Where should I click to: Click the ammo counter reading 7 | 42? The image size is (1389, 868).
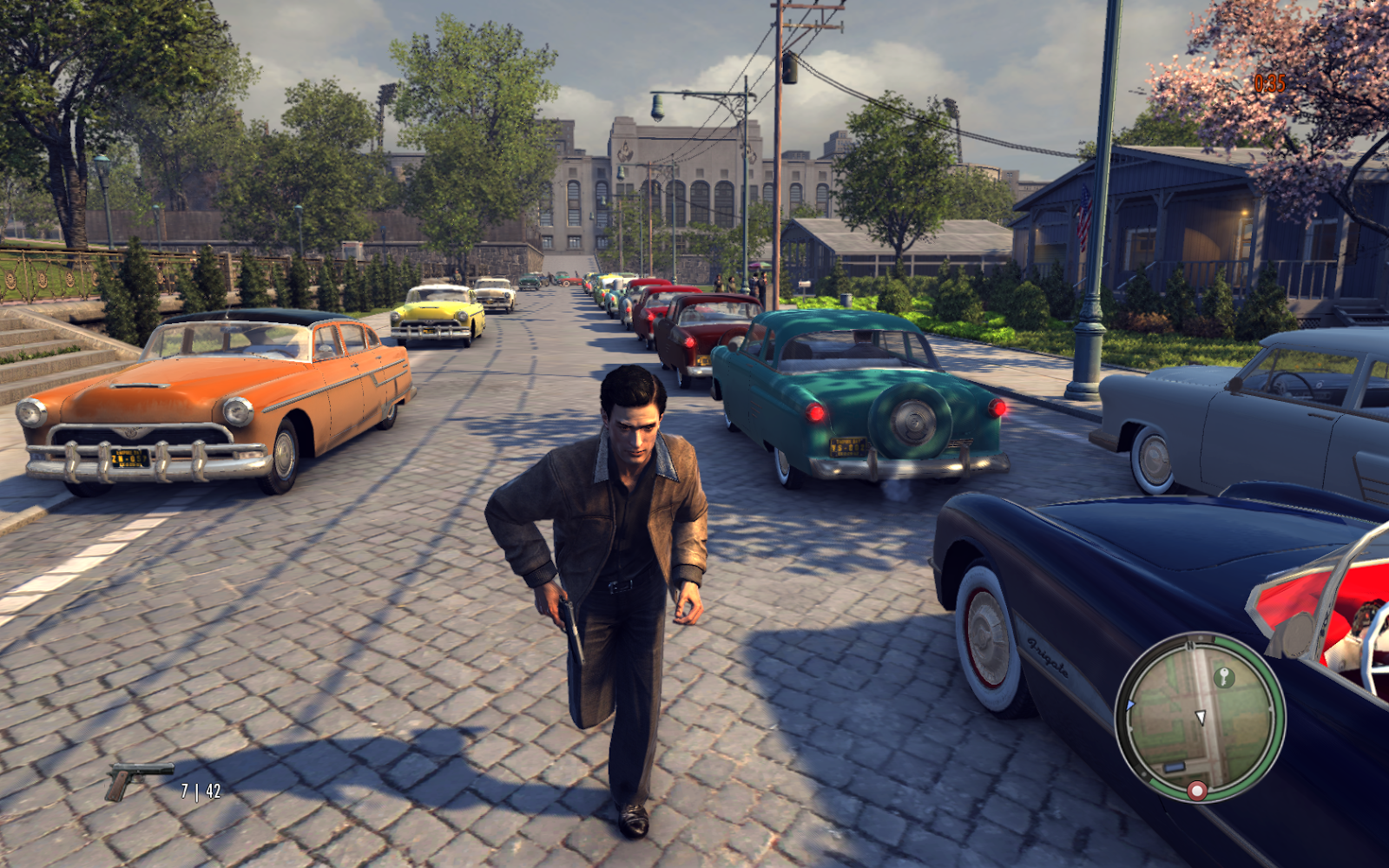click(x=199, y=791)
